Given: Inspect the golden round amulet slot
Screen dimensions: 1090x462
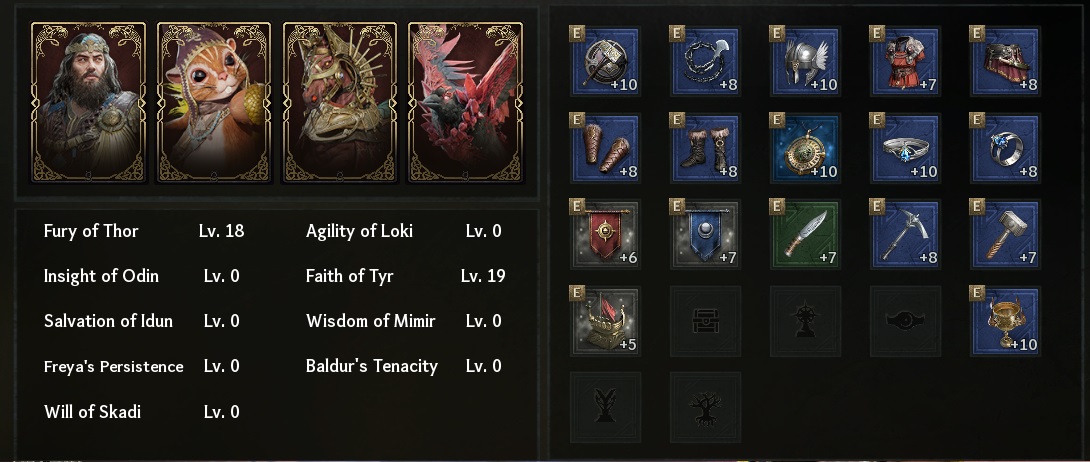Looking at the screenshot, I should [x=805, y=147].
